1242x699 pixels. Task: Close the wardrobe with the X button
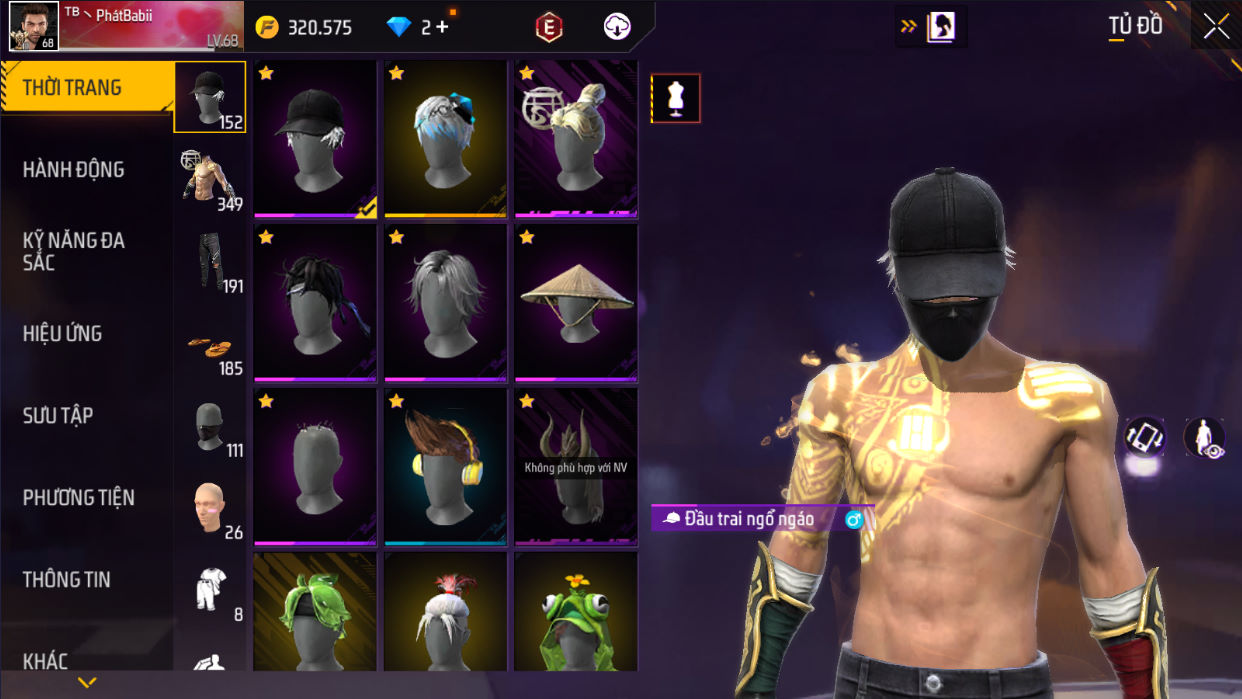[x=1216, y=26]
